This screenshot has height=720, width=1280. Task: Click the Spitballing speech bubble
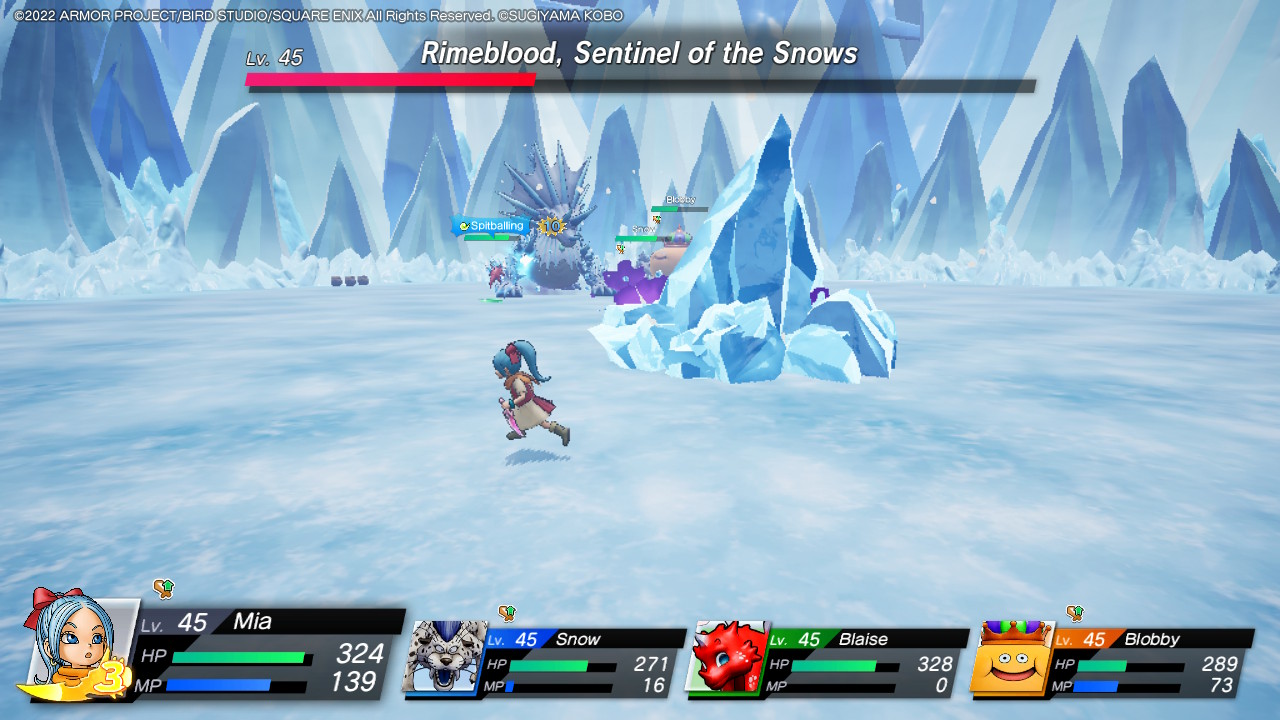pos(494,226)
